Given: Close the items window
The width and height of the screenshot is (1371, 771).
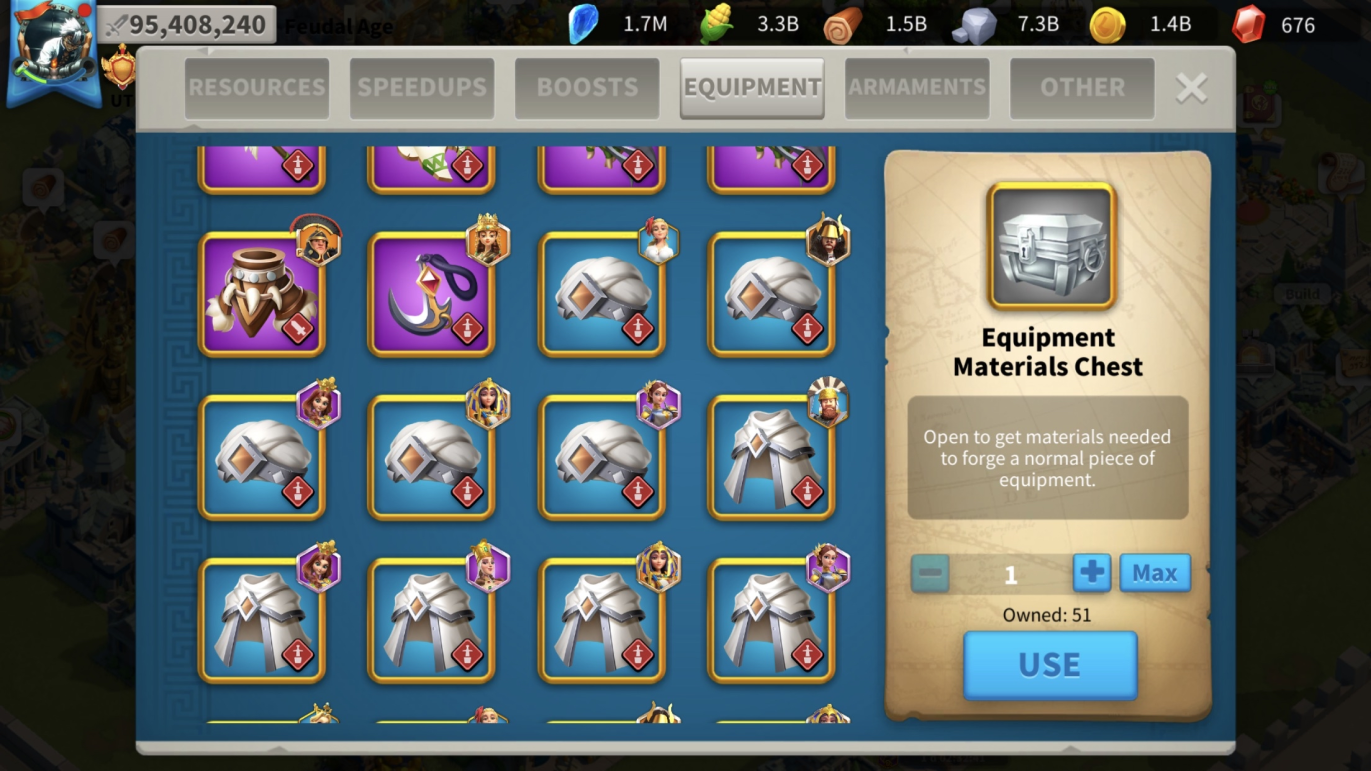Looking at the screenshot, I should (1191, 88).
